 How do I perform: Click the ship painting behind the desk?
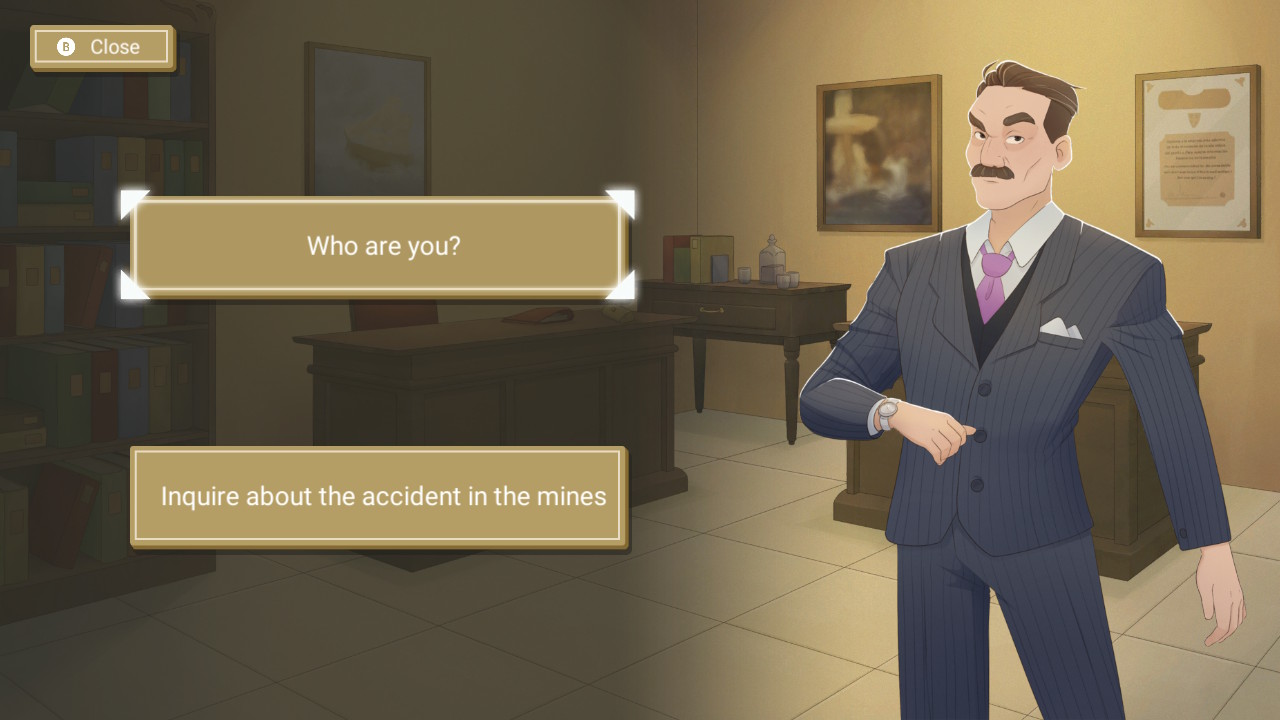[x=365, y=120]
